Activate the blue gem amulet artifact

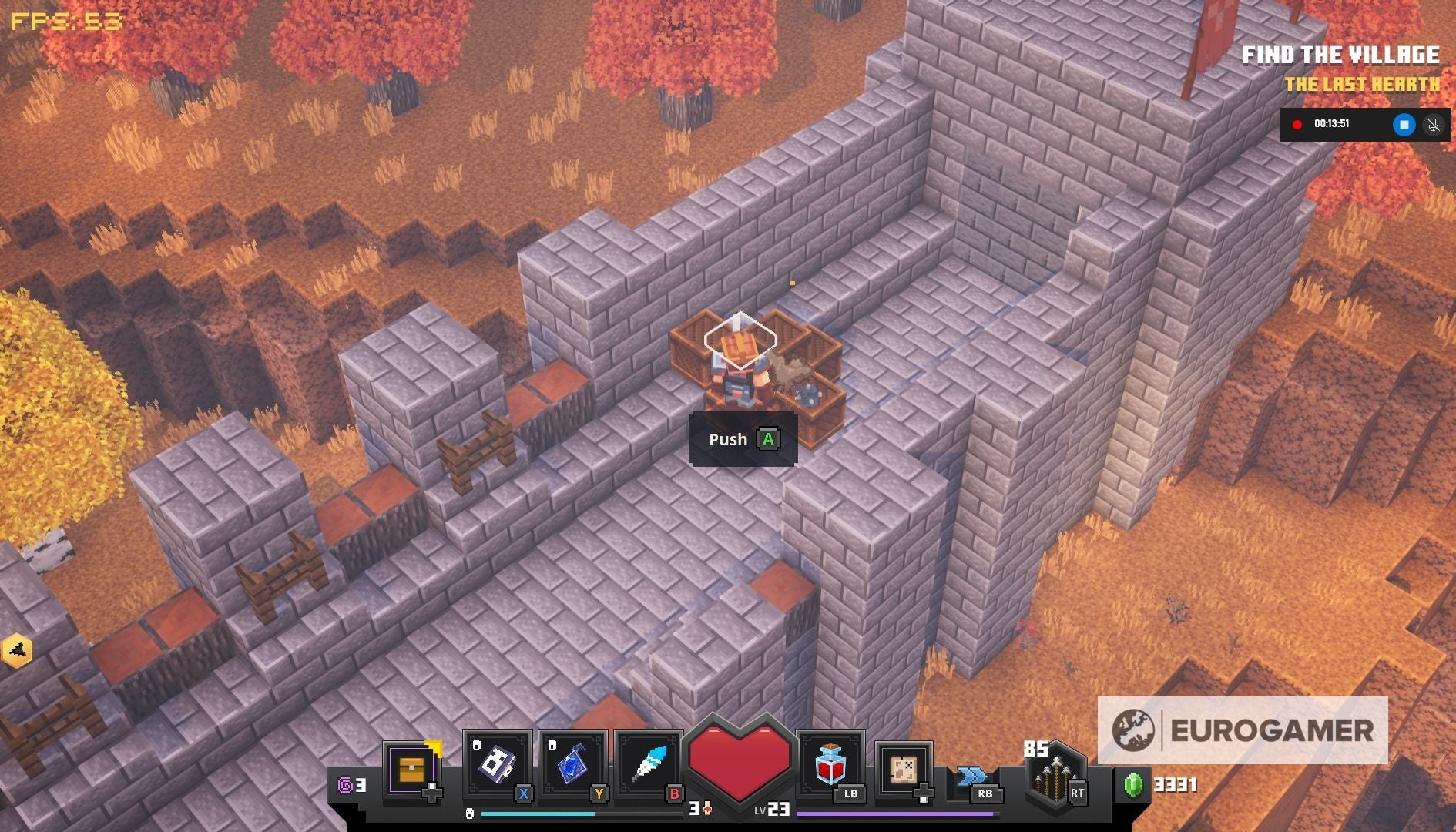[572, 764]
